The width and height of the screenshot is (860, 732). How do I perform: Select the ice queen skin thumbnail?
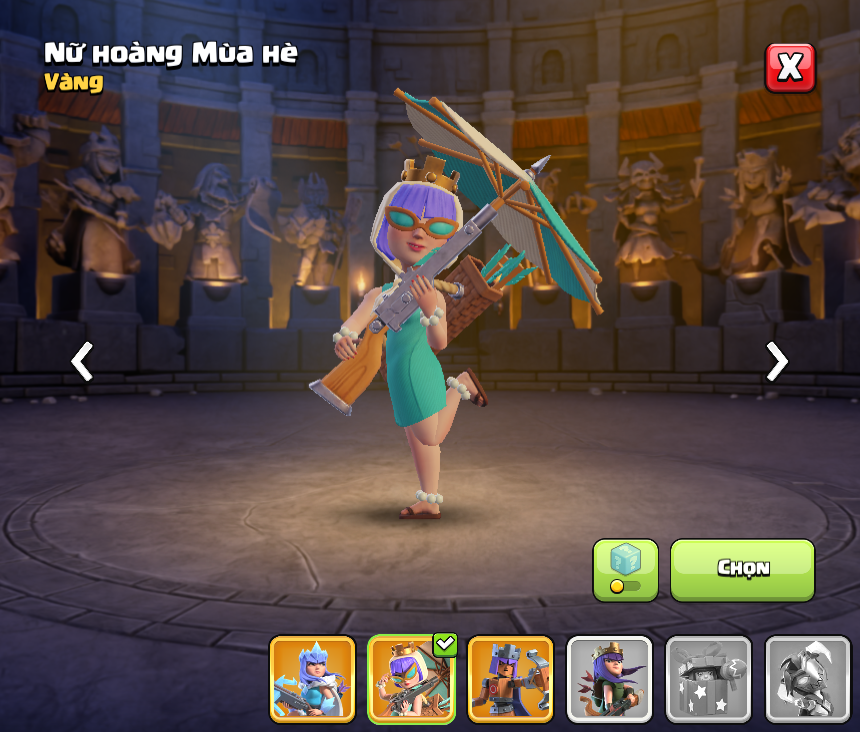pos(312,679)
